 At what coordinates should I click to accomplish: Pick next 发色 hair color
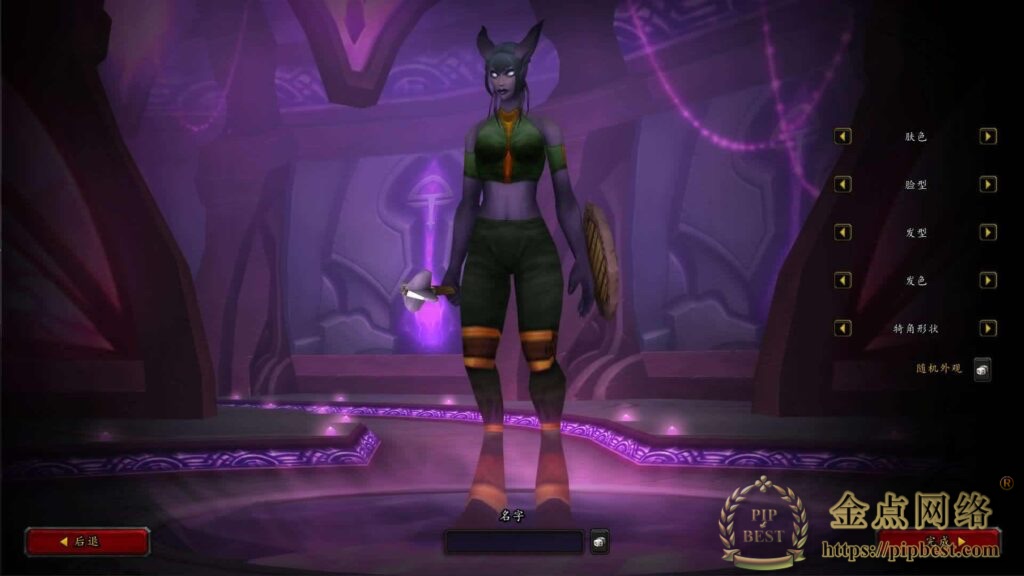988,280
